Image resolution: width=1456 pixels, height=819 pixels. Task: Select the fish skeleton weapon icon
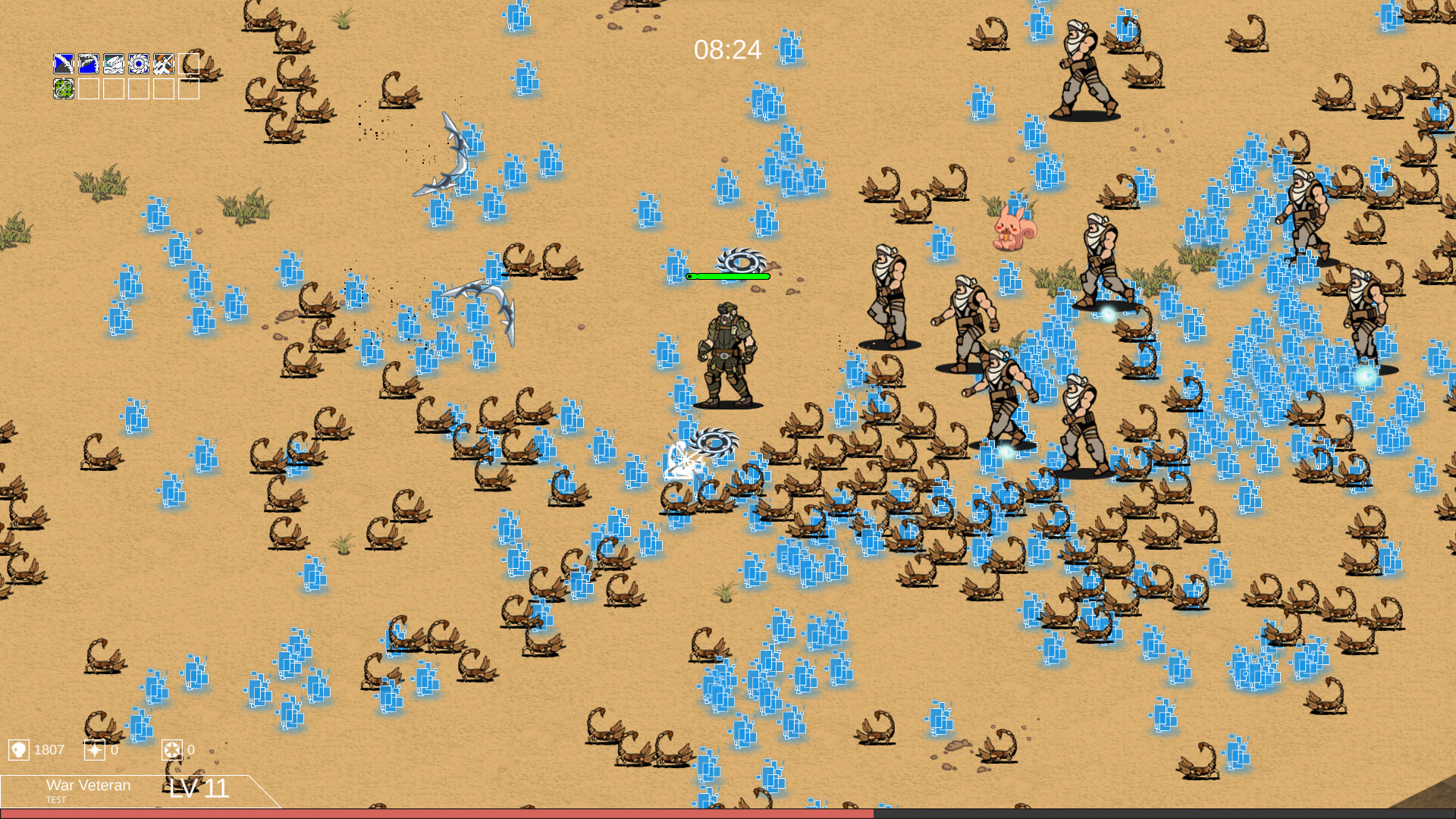click(x=114, y=64)
